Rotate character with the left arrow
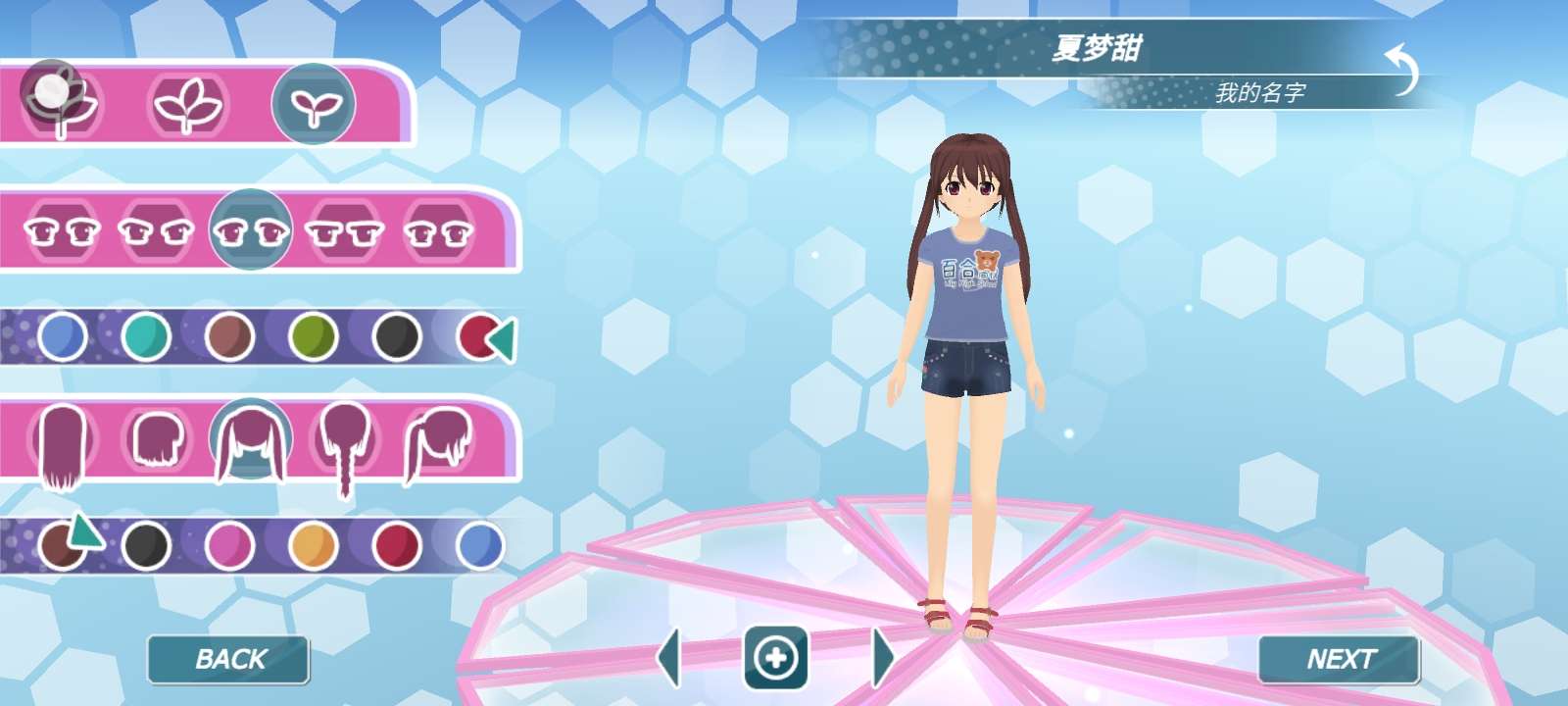This screenshot has height=706, width=1568. (670, 657)
